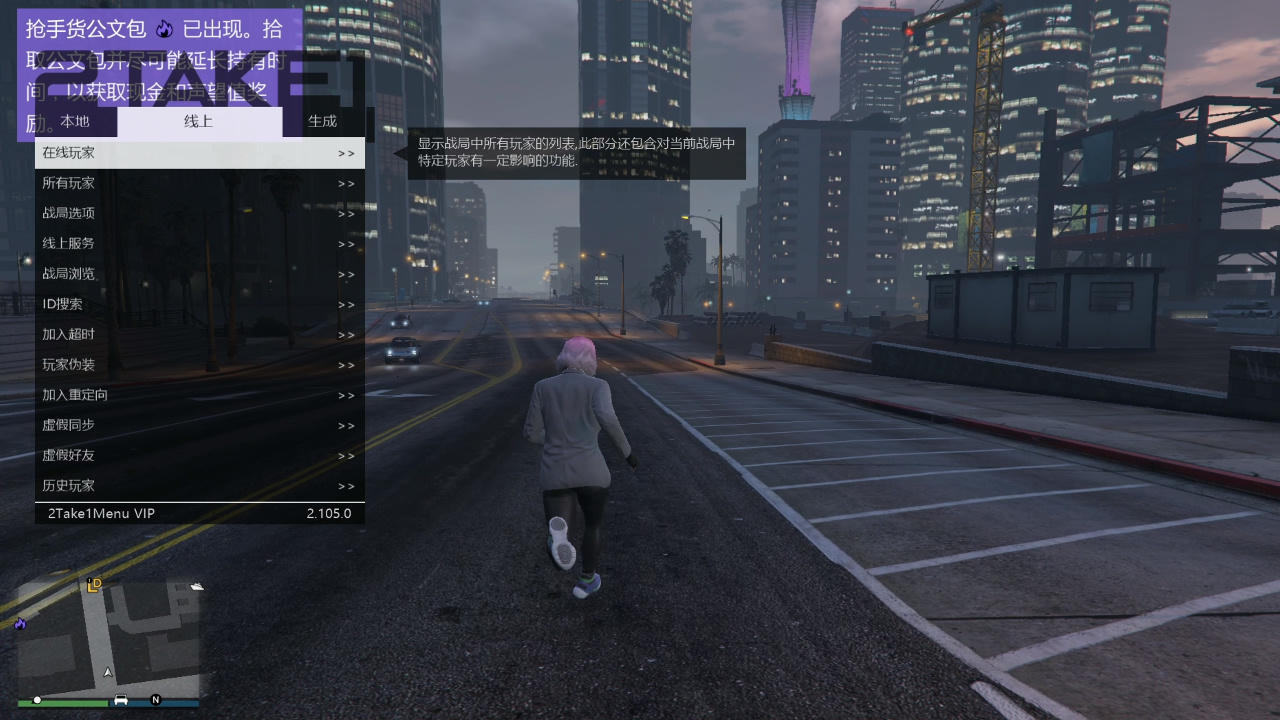Expand the 战局选项 submenu arrow
The image size is (1280, 720).
tap(345, 213)
